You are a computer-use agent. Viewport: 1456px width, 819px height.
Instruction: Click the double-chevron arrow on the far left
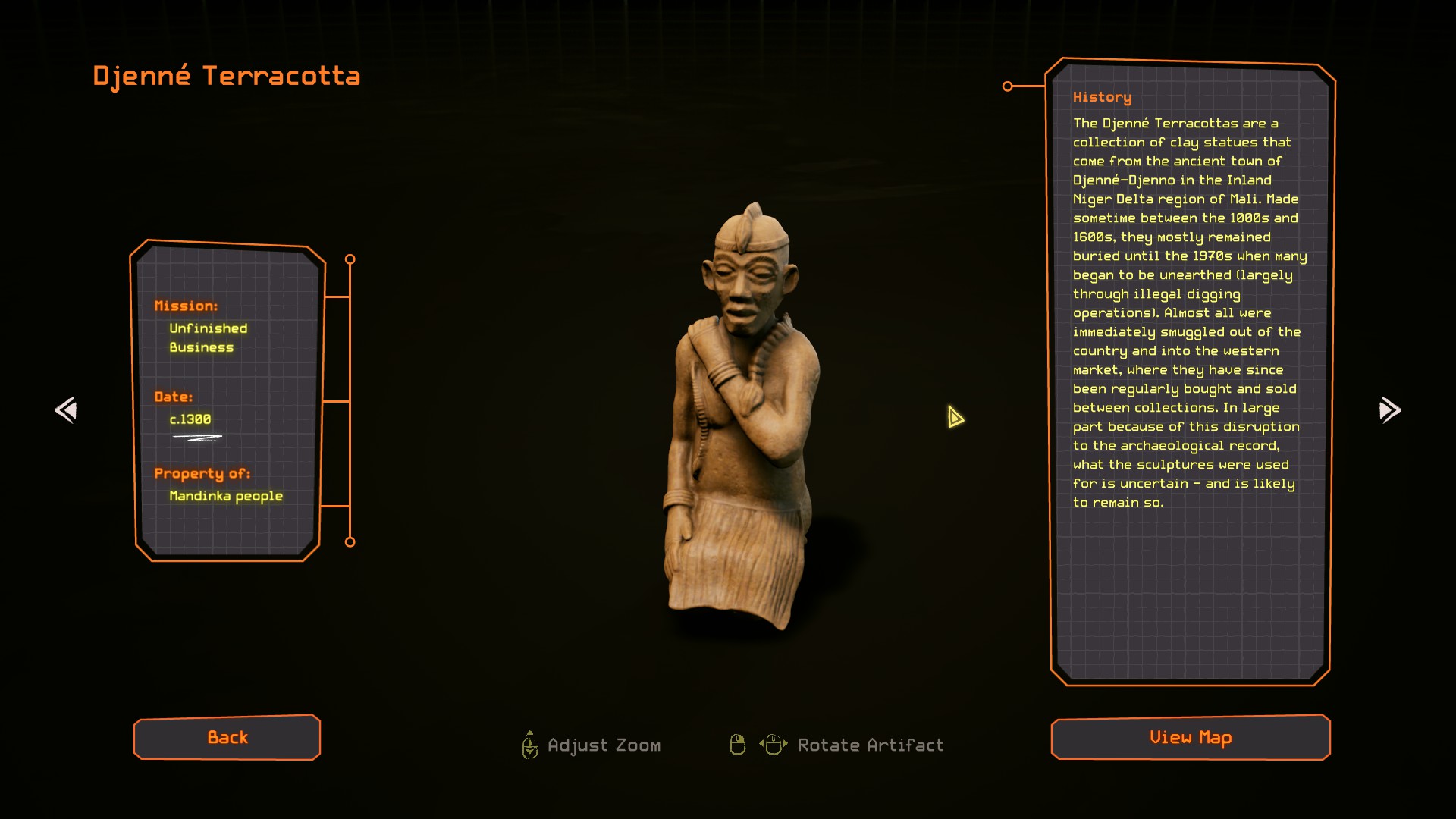(x=66, y=410)
